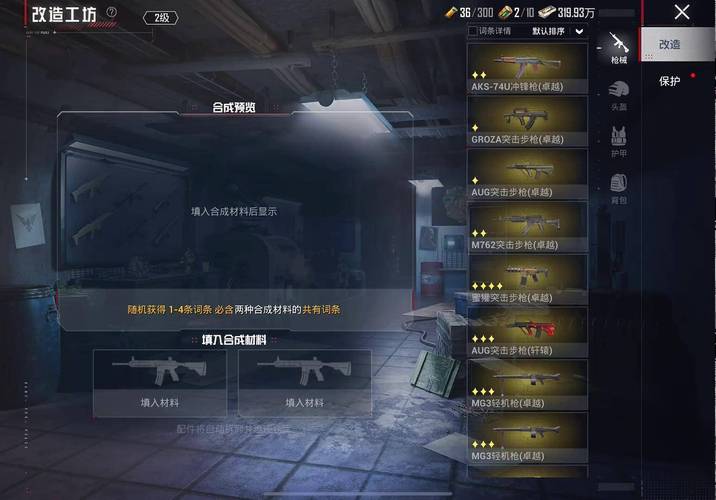This screenshot has height=500, width=716.
Task: Select the 枪械 firearms category
Action: tap(619, 48)
